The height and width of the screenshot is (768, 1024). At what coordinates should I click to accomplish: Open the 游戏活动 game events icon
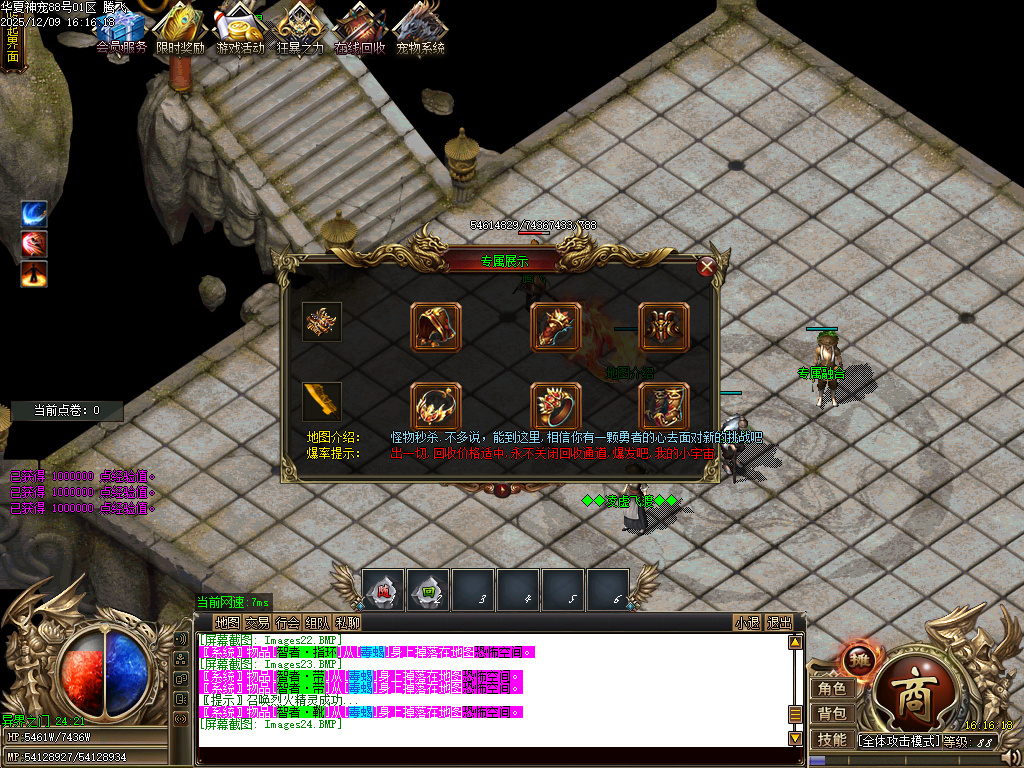[240, 30]
